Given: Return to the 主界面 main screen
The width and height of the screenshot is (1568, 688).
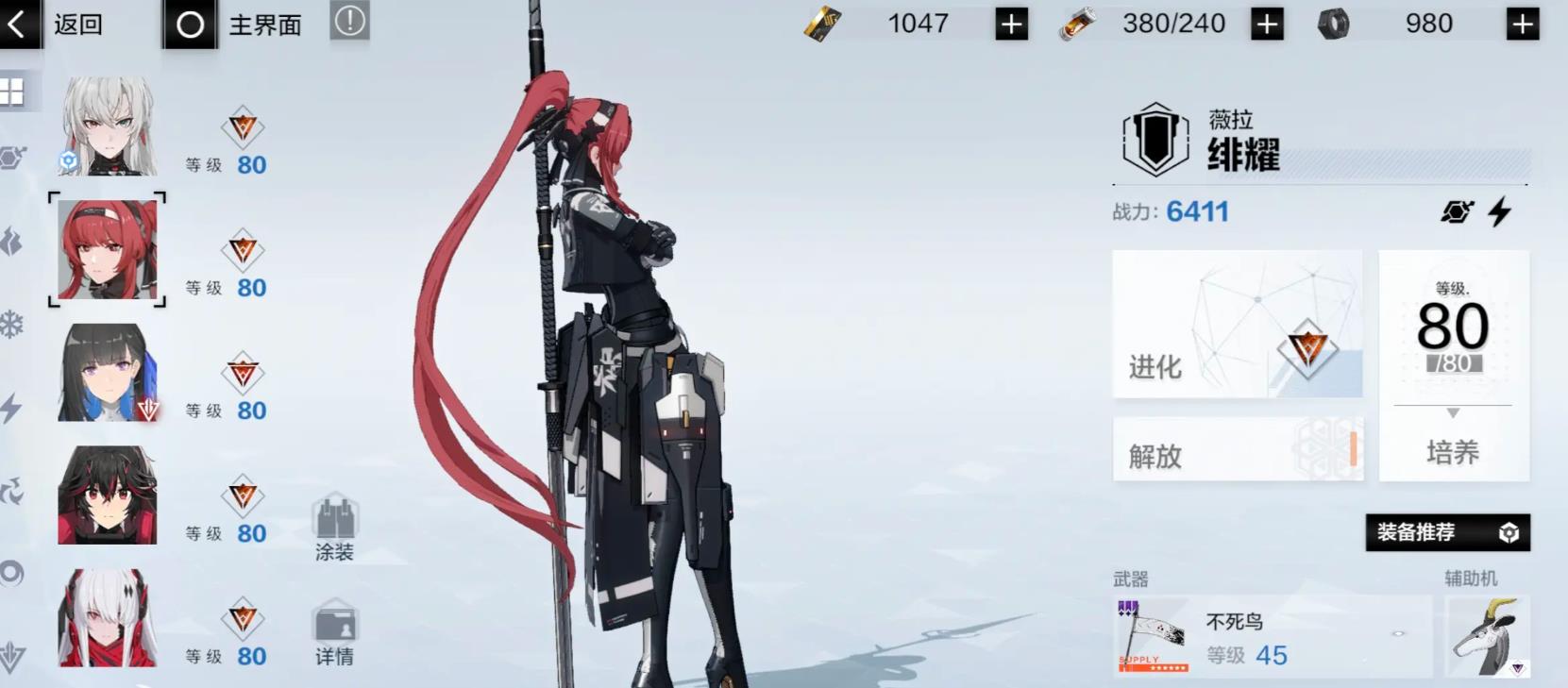Looking at the screenshot, I should [x=236, y=25].
